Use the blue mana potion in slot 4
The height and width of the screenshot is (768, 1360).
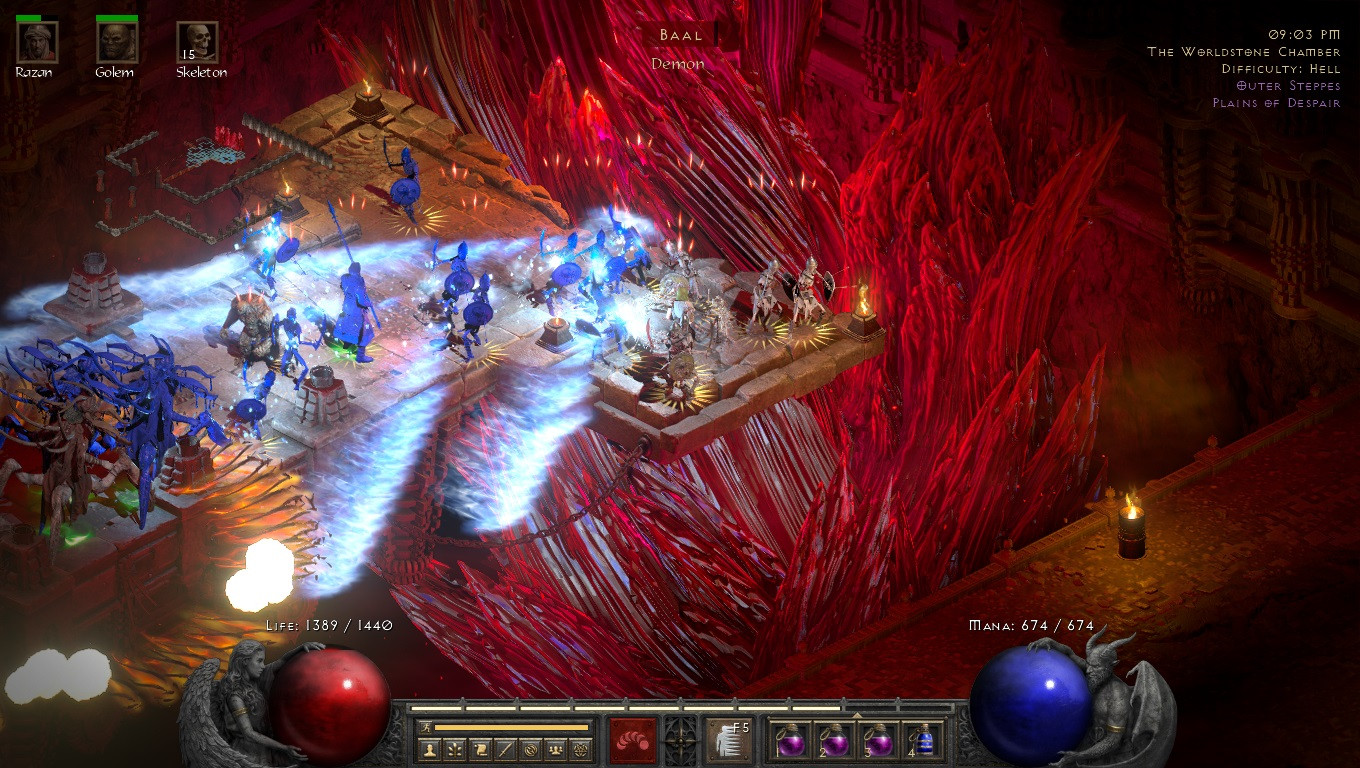click(922, 741)
